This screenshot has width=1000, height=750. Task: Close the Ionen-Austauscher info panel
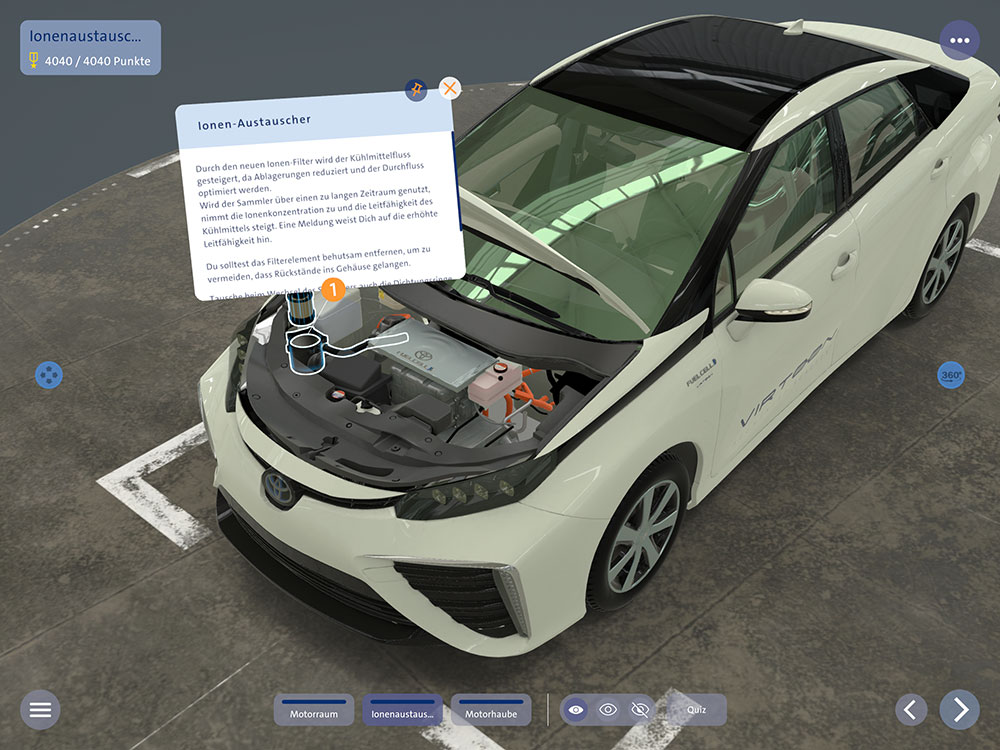click(x=451, y=89)
